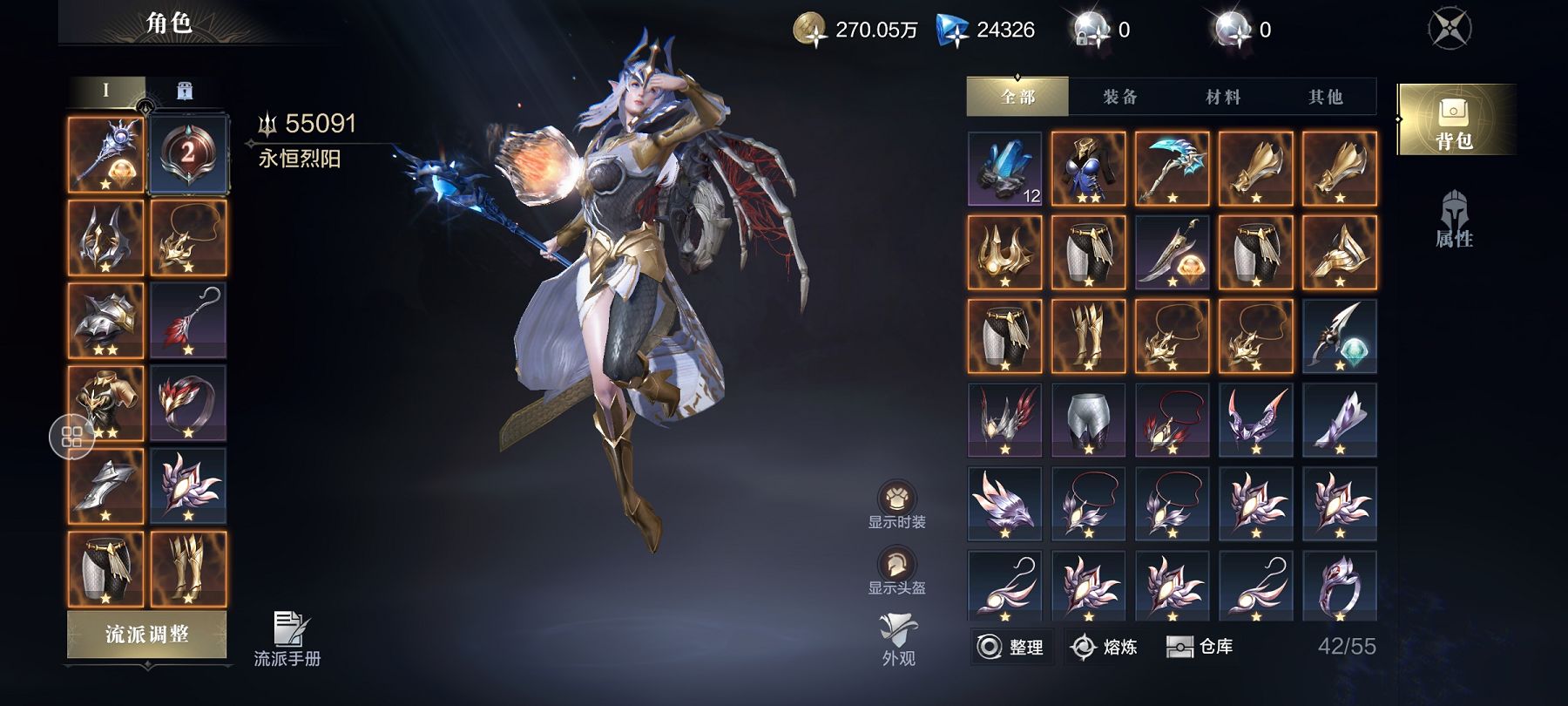
Task: Click the 整理 sort button
Action: click(x=1011, y=647)
